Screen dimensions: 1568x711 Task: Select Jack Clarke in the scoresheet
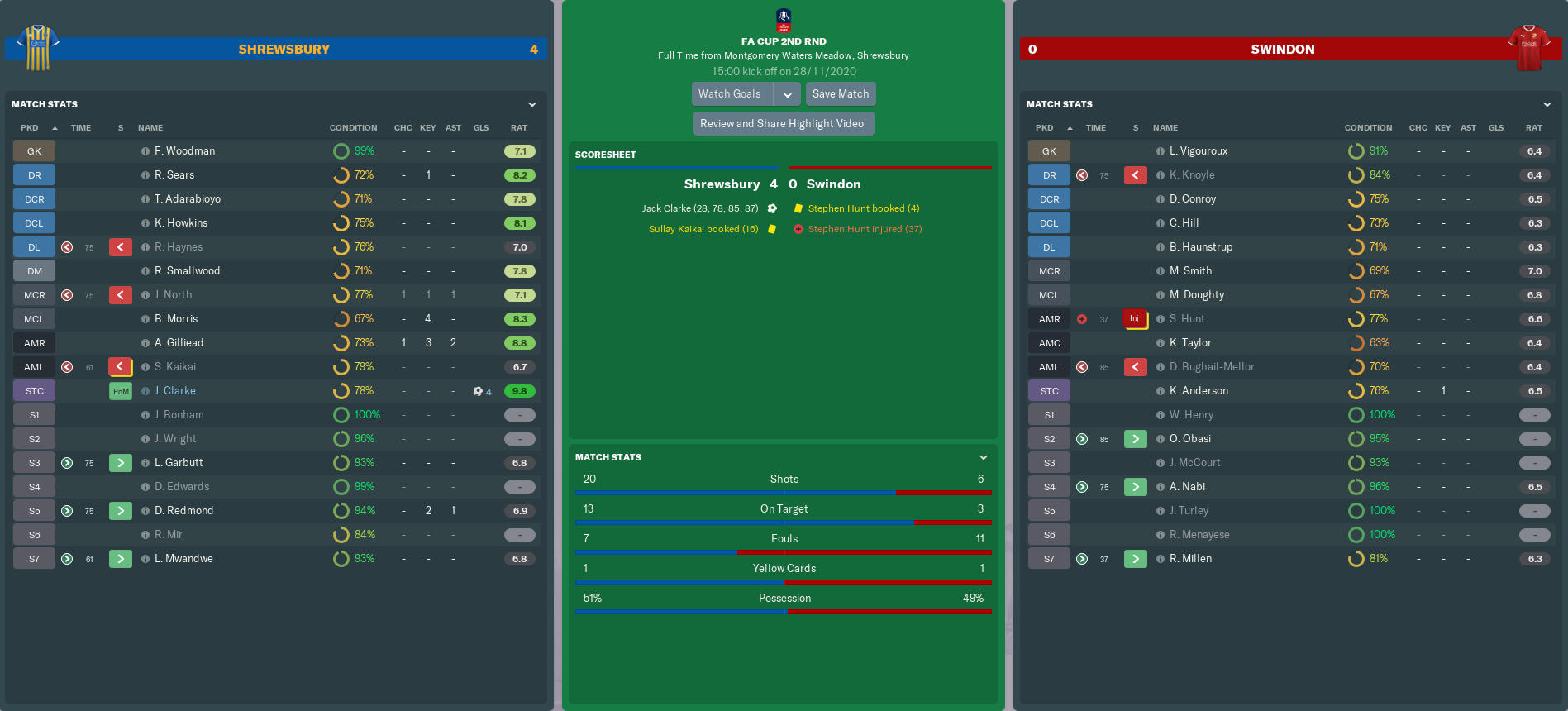pos(699,208)
